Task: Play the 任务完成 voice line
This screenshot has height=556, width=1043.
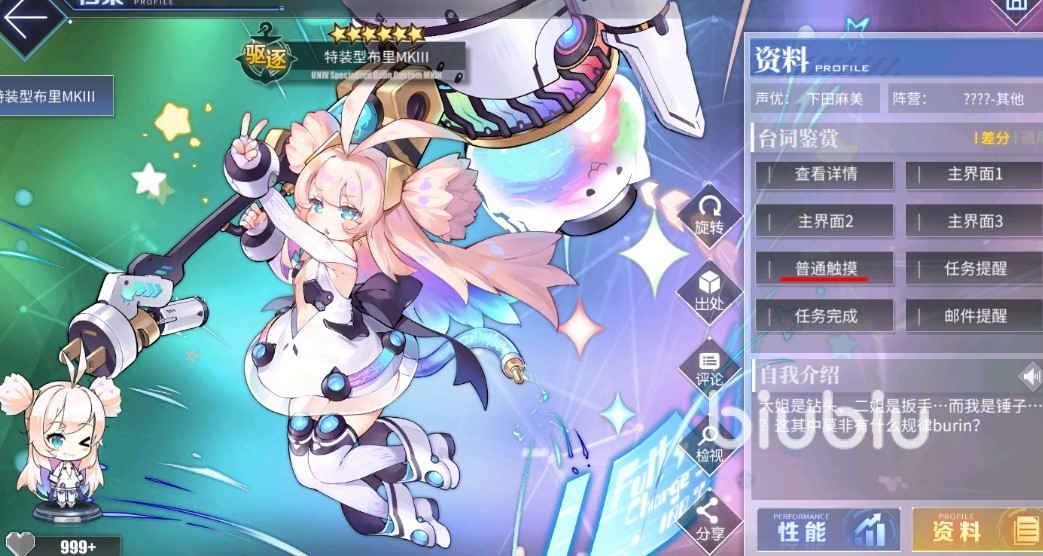Action: [x=825, y=316]
